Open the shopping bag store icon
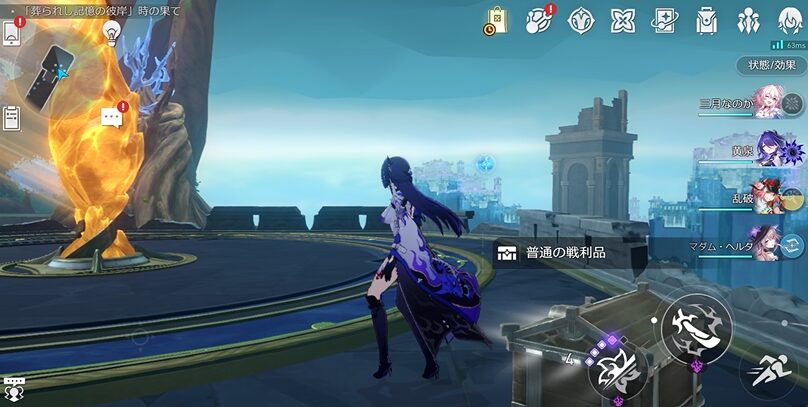This screenshot has height=407, width=808. click(x=497, y=19)
